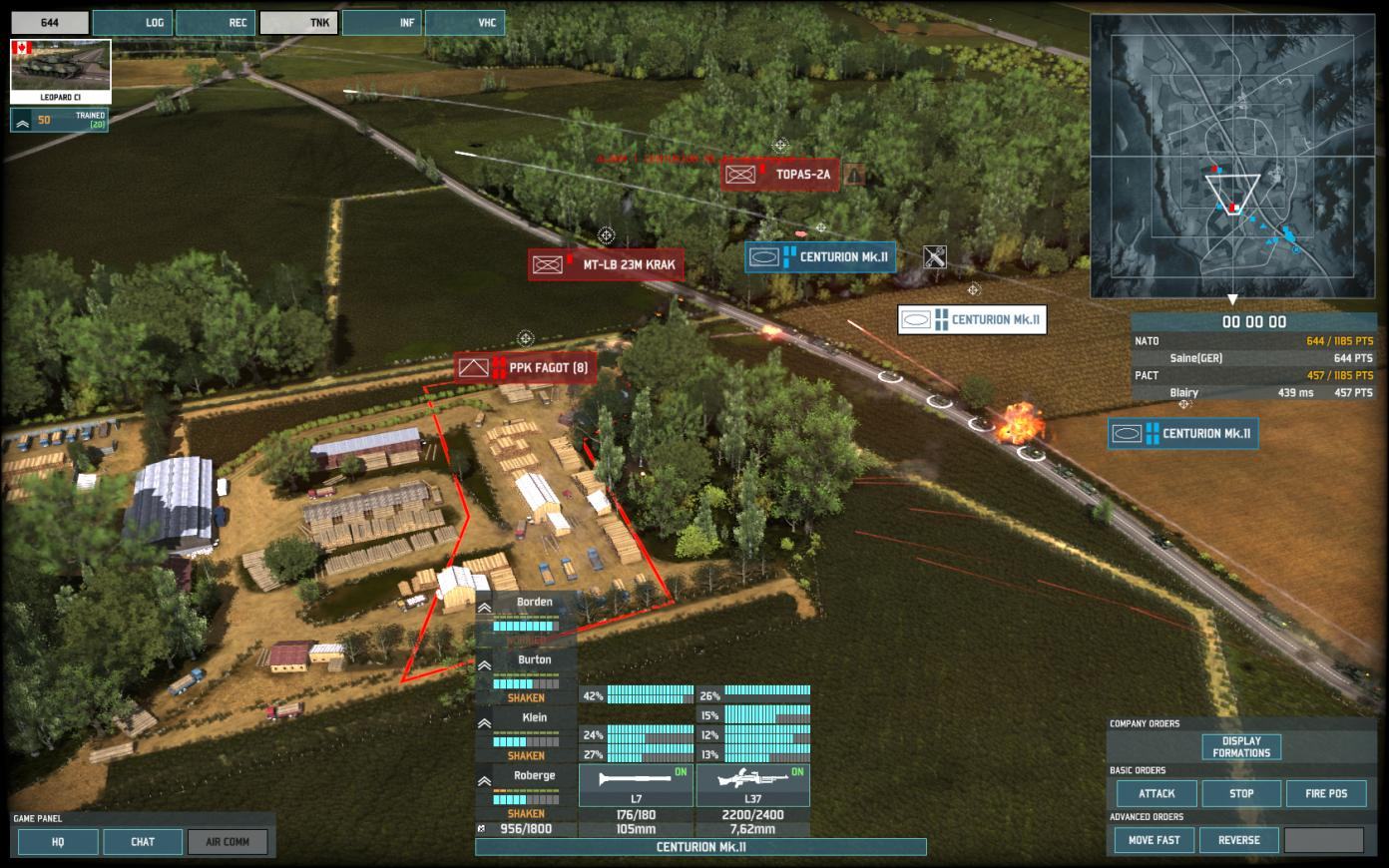
Task: Order units to Move Fast
Action: [x=1154, y=840]
